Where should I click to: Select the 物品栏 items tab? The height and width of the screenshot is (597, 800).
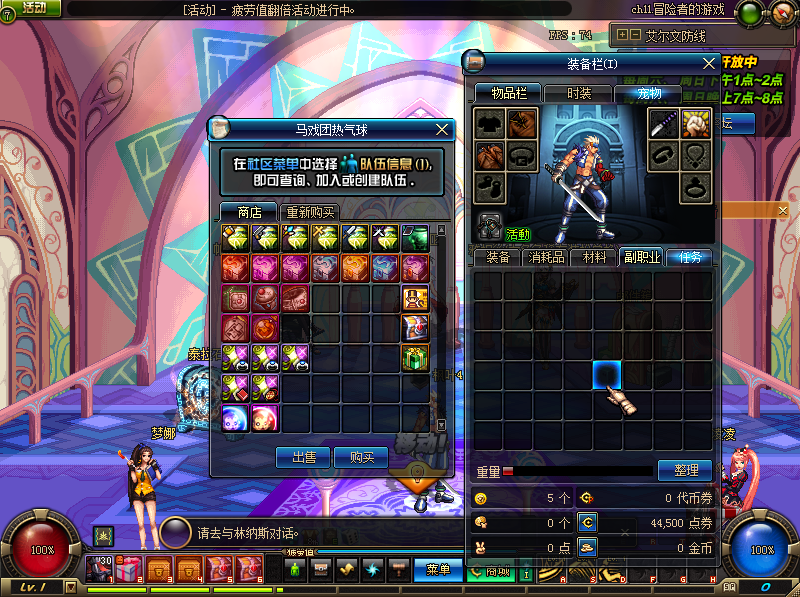click(x=507, y=93)
